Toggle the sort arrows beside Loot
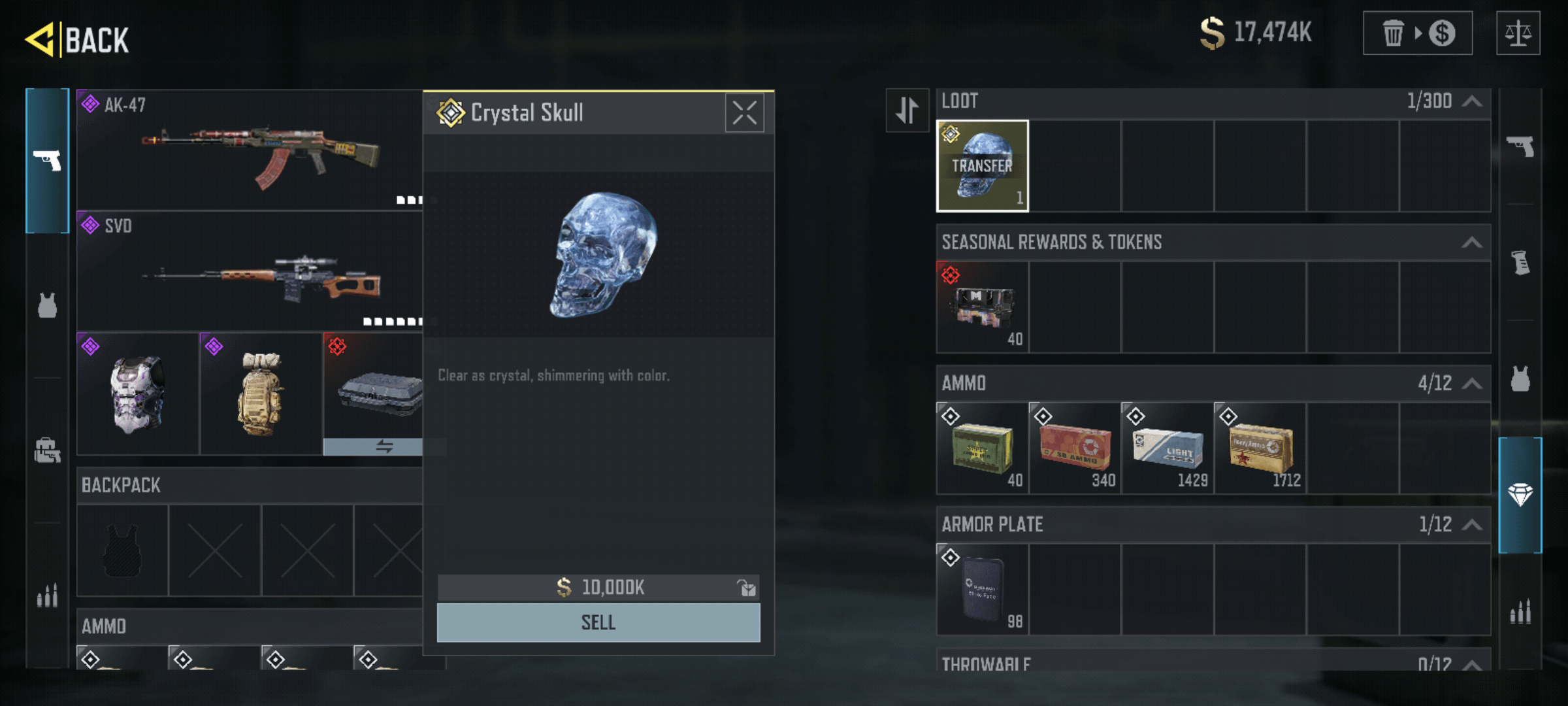This screenshot has height=706, width=1568. point(907,110)
